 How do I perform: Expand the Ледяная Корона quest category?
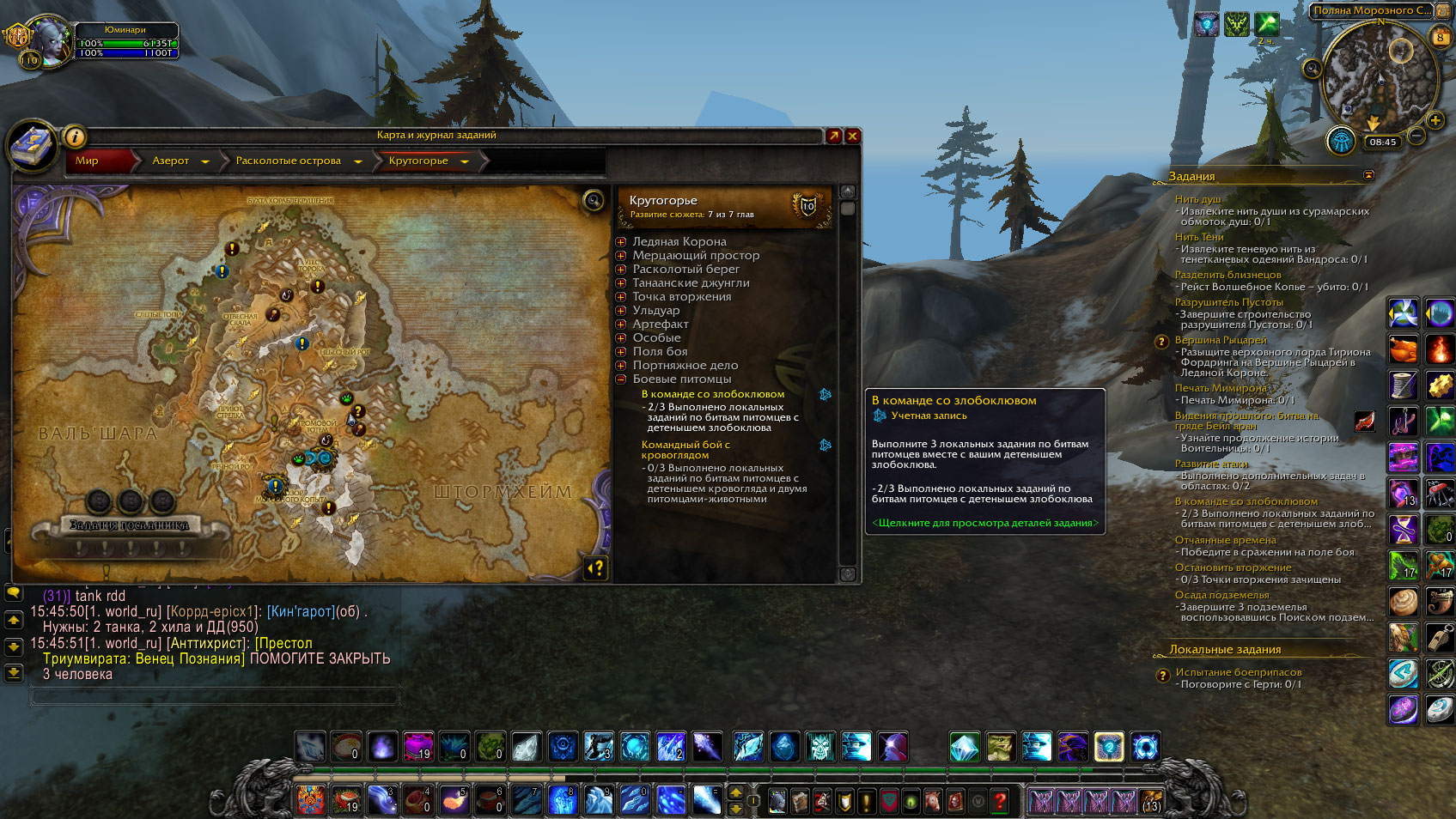(621, 242)
